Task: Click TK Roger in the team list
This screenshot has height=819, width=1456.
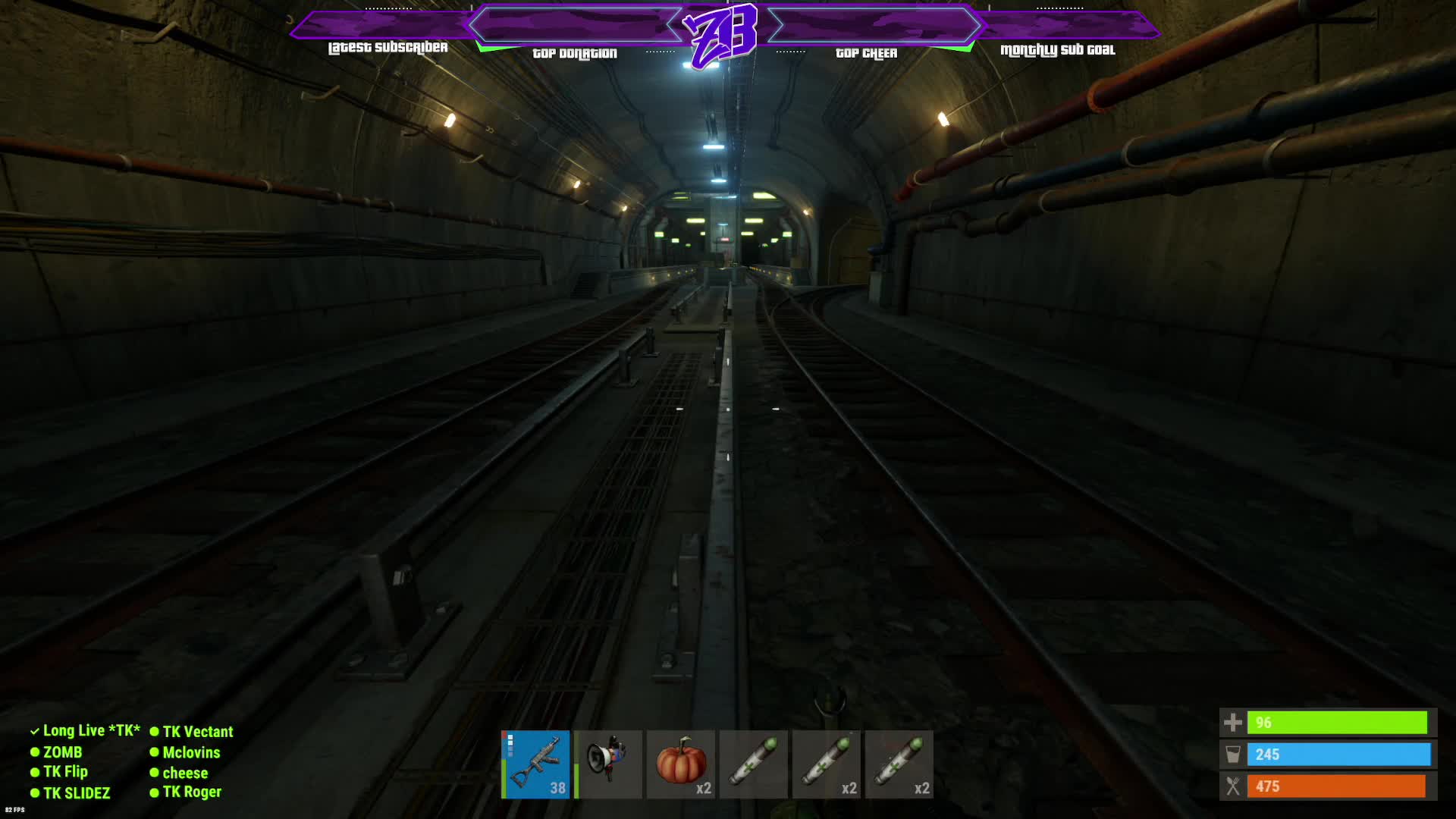Action: [192, 792]
